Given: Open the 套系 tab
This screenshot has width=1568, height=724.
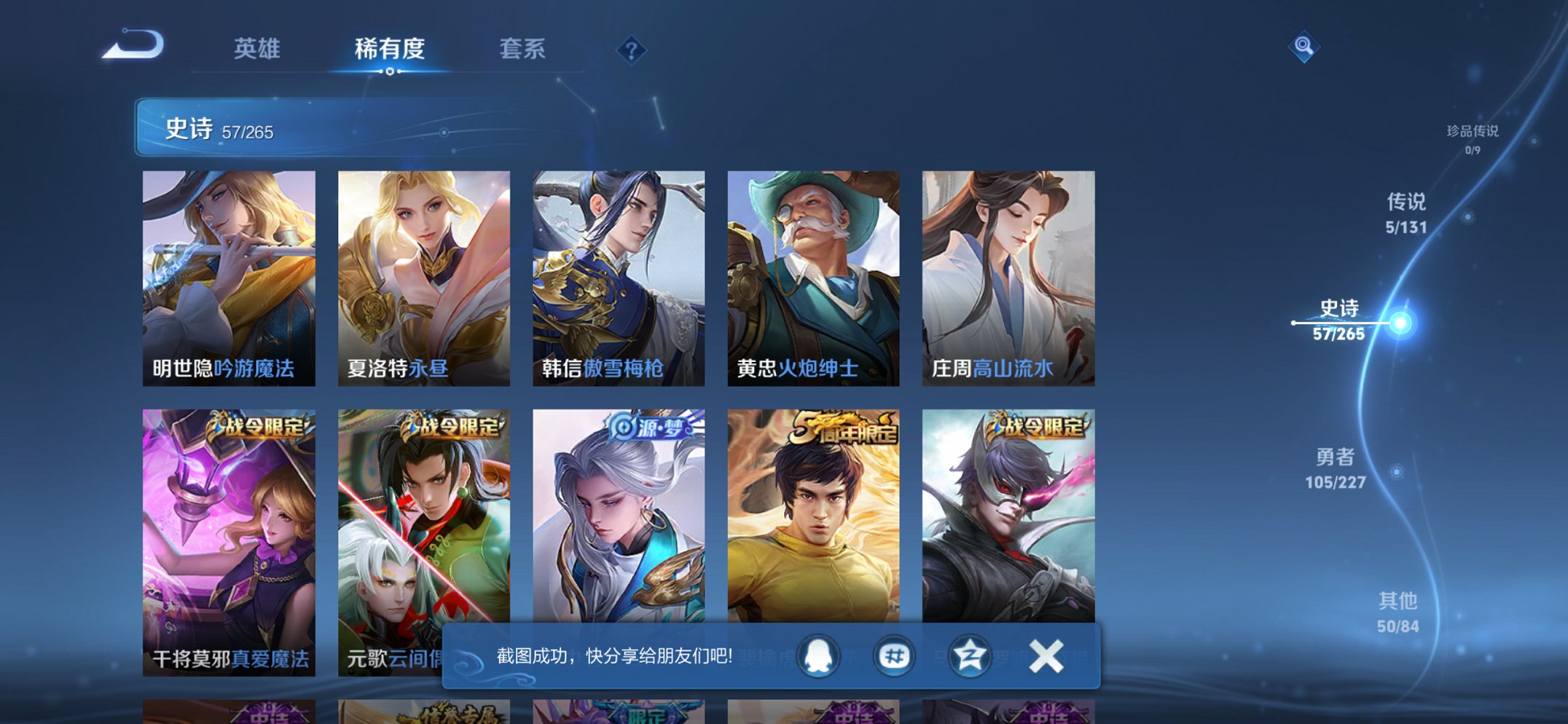Looking at the screenshot, I should [x=522, y=50].
